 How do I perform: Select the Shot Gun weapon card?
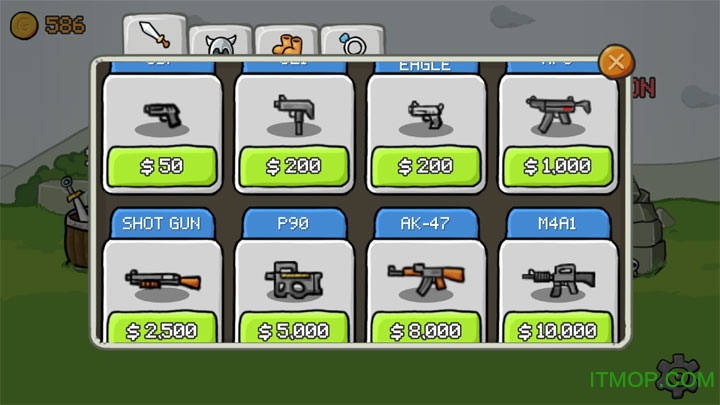(162, 278)
